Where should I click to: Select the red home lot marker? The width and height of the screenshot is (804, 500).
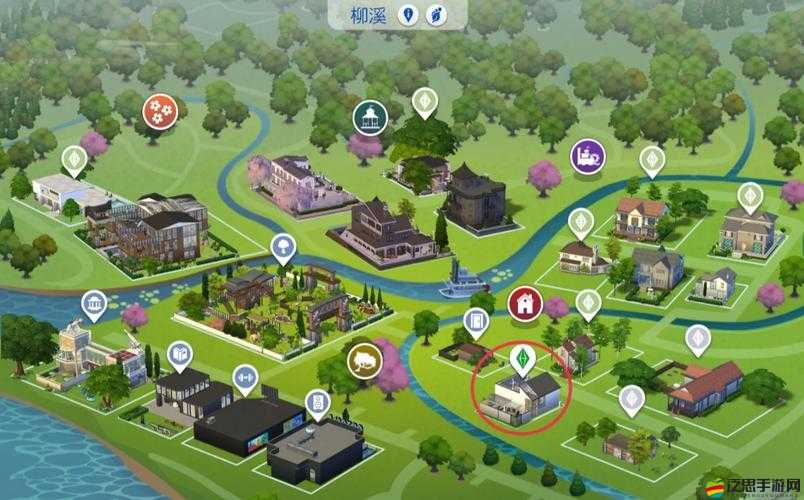524,304
